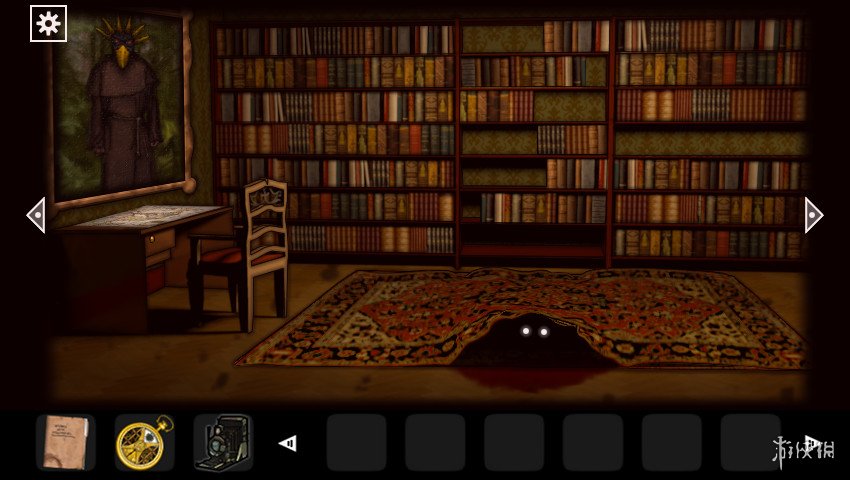Turn view right with the arrow
Image resolution: width=850 pixels, height=480 pixels.
pyautogui.click(x=813, y=215)
